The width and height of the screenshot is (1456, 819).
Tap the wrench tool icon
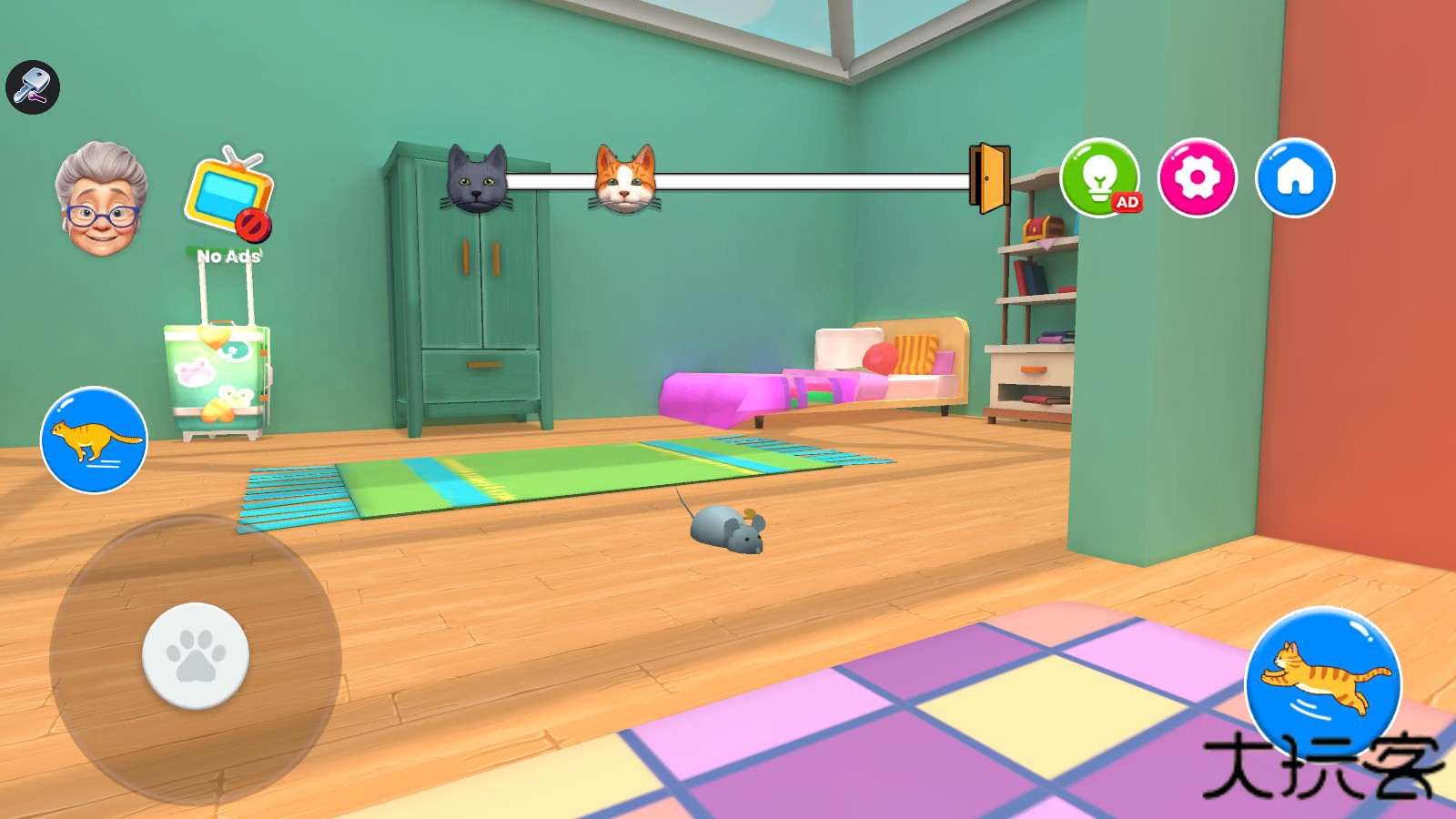[x=33, y=87]
